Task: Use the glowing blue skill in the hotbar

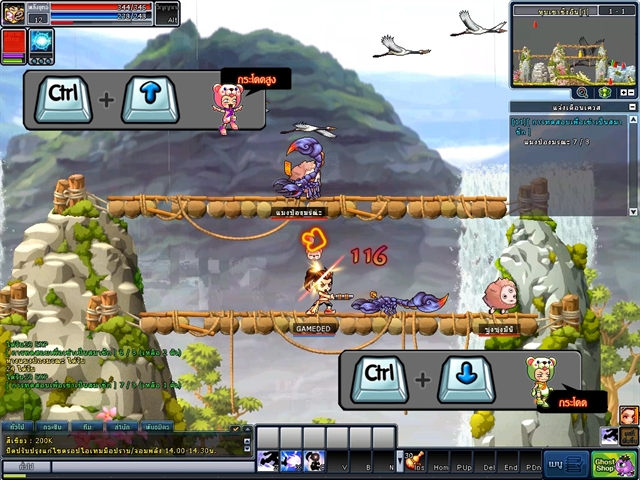Action: (291, 461)
